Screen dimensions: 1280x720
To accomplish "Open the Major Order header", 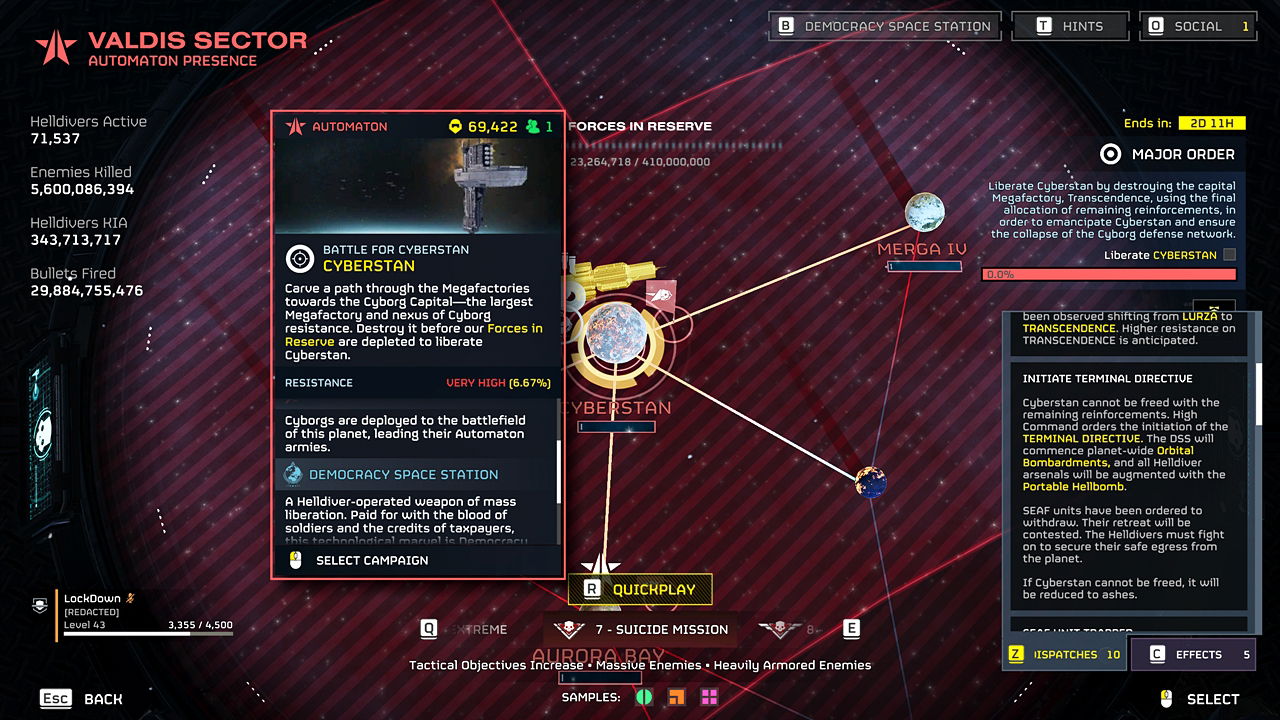I will point(1168,154).
